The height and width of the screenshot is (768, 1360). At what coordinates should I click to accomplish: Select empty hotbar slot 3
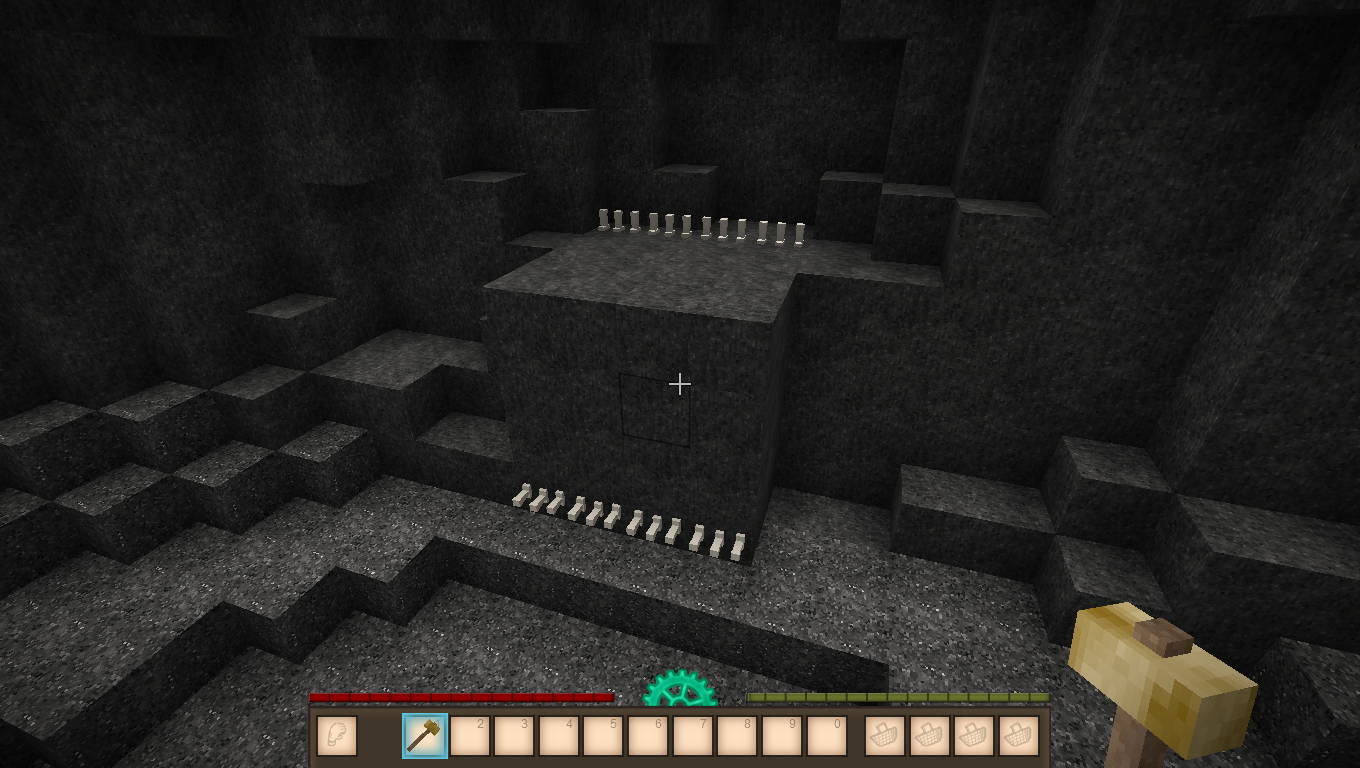(514, 735)
